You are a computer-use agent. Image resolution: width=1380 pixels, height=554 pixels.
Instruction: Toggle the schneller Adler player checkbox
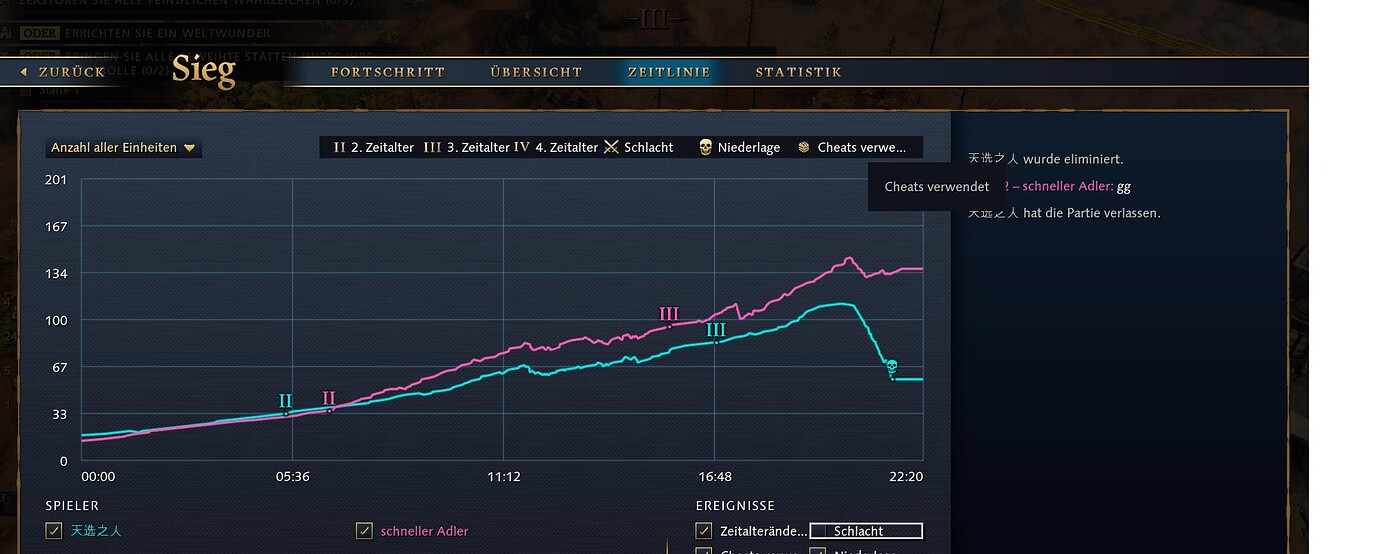(x=365, y=531)
